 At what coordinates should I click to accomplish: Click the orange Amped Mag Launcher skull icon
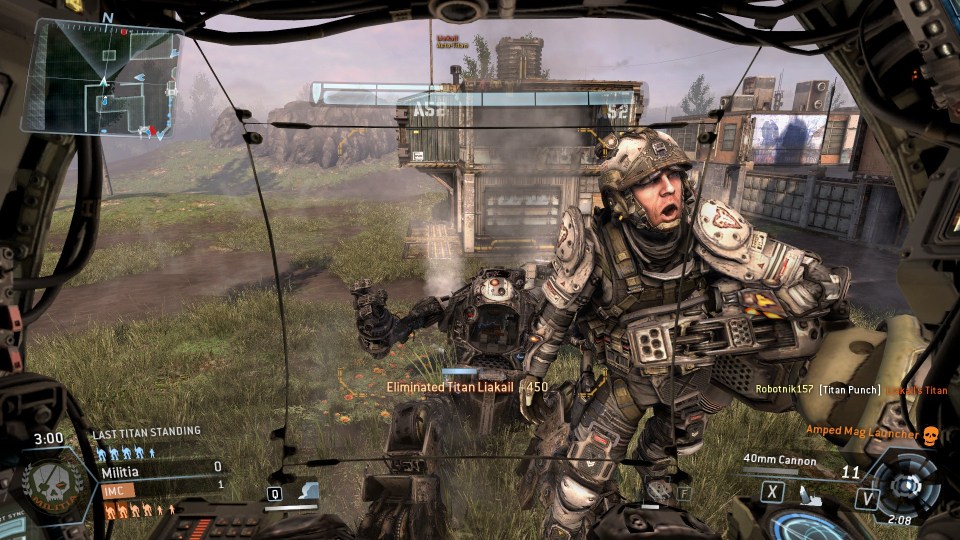[x=930, y=435]
